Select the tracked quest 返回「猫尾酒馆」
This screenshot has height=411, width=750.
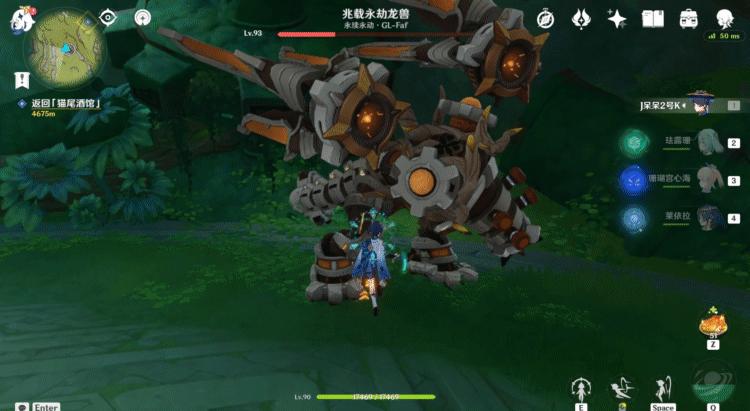[62, 103]
